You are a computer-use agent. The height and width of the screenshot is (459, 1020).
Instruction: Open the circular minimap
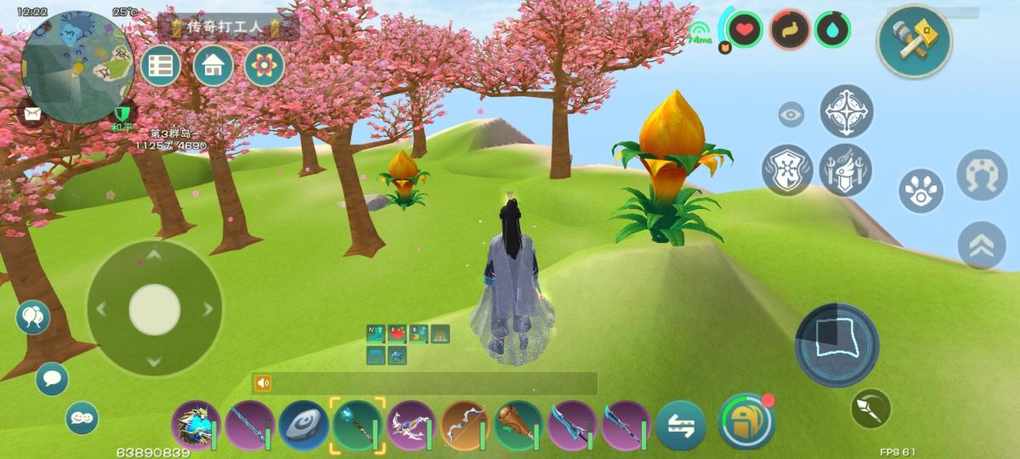pyautogui.click(x=78, y=68)
